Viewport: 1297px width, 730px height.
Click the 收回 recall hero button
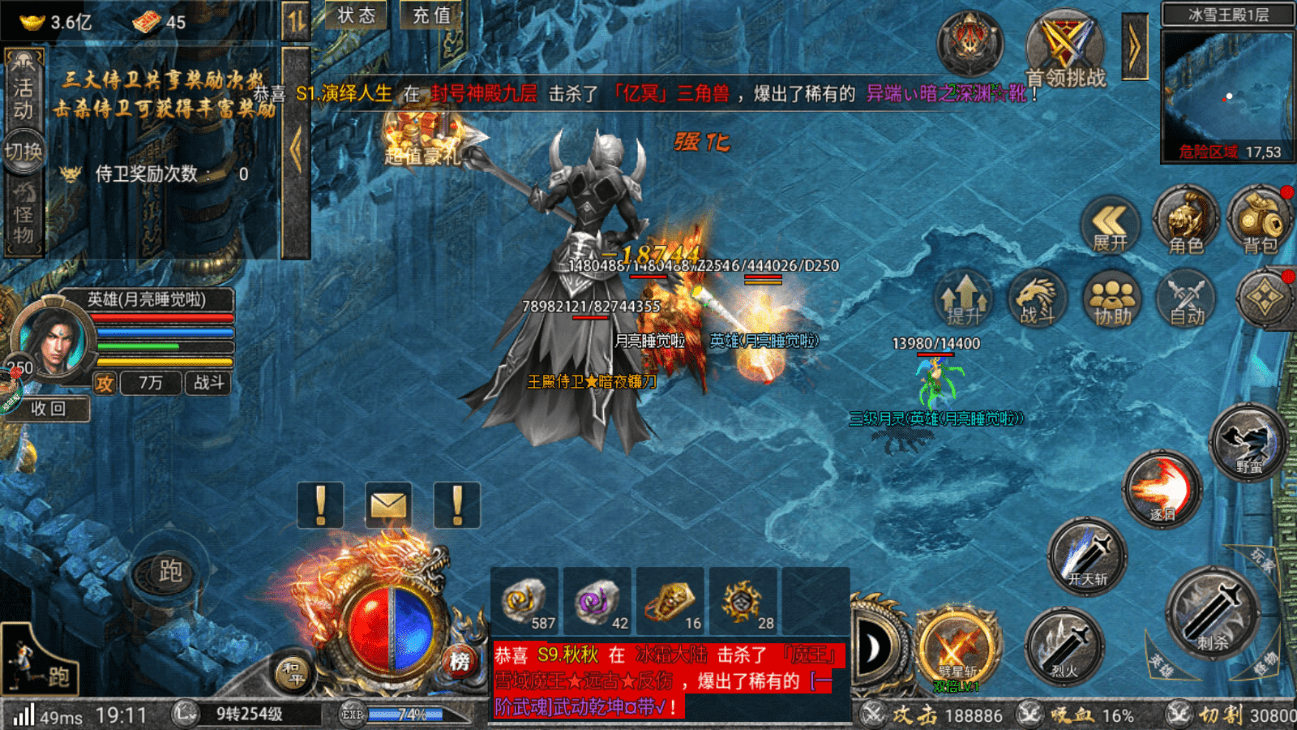click(48, 408)
